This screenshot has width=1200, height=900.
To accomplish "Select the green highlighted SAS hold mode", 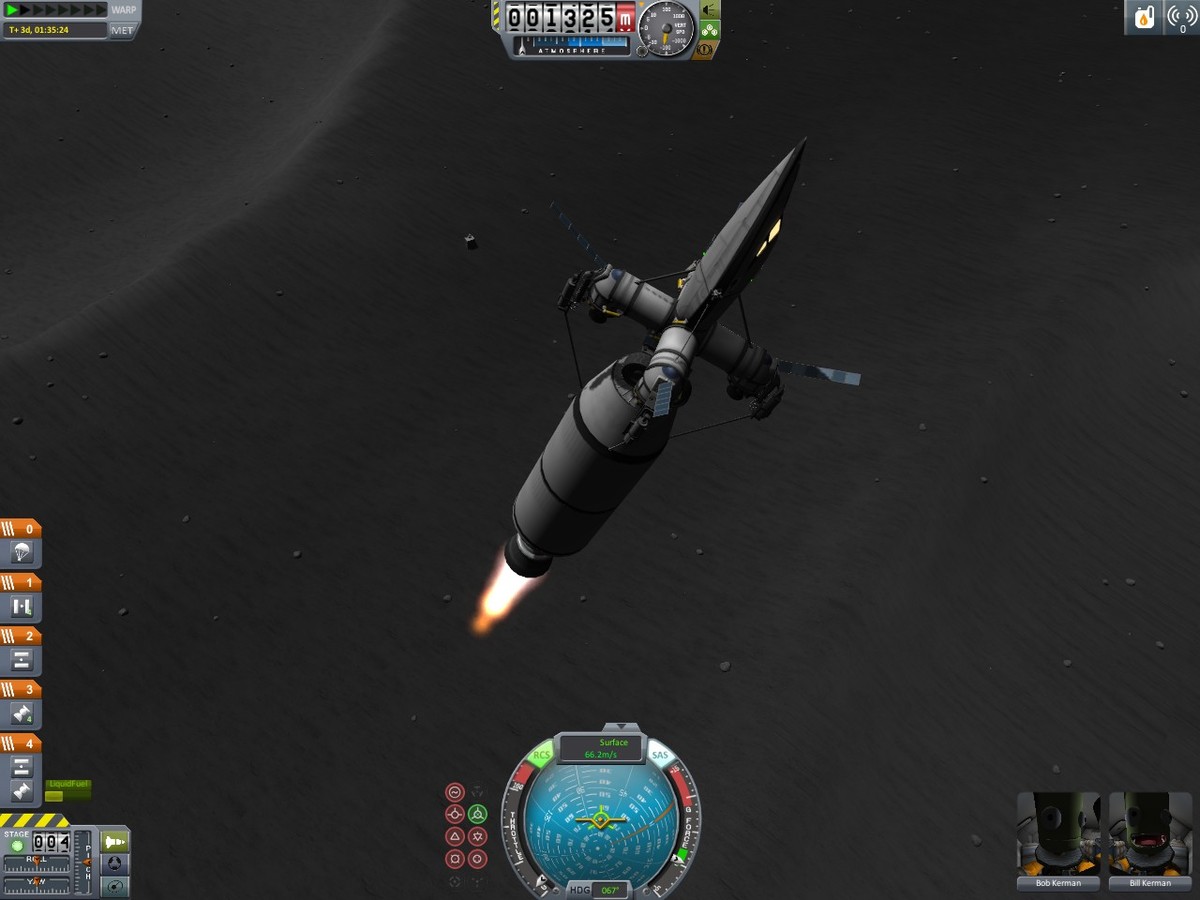I will click(x=477, y=814).
